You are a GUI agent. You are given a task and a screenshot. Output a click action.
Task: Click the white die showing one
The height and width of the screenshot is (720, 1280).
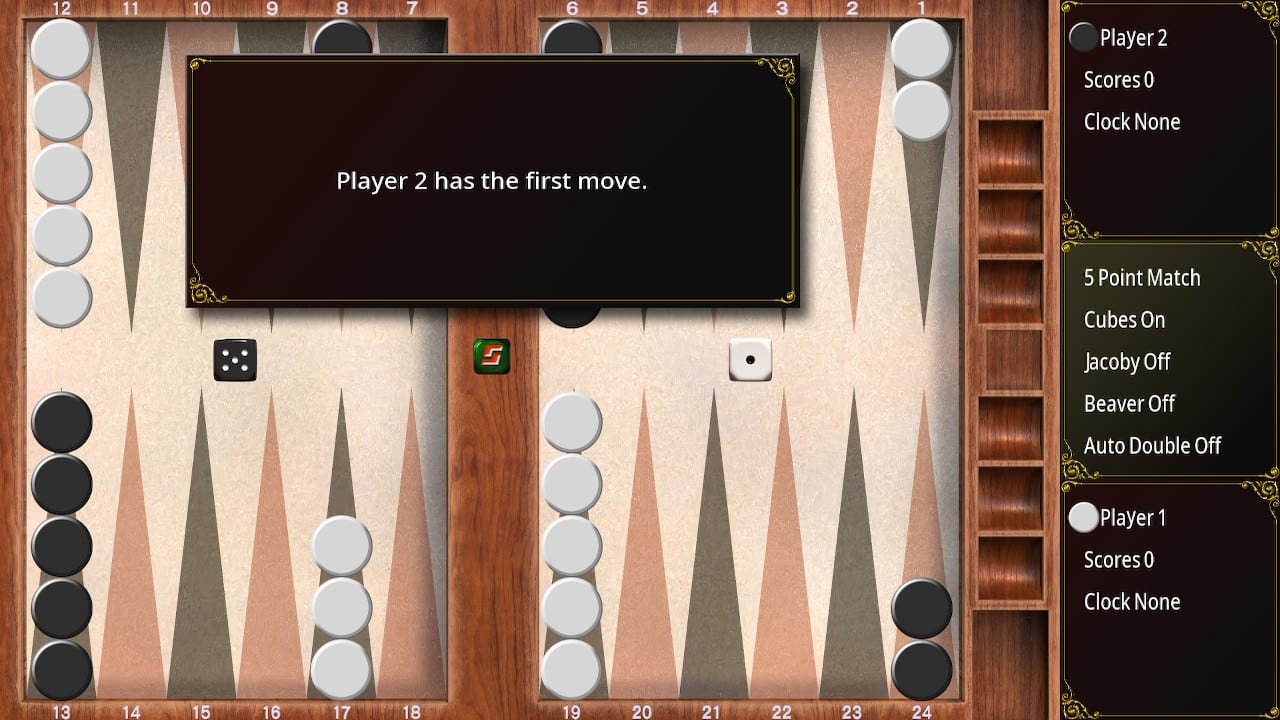tap(752, 360)
